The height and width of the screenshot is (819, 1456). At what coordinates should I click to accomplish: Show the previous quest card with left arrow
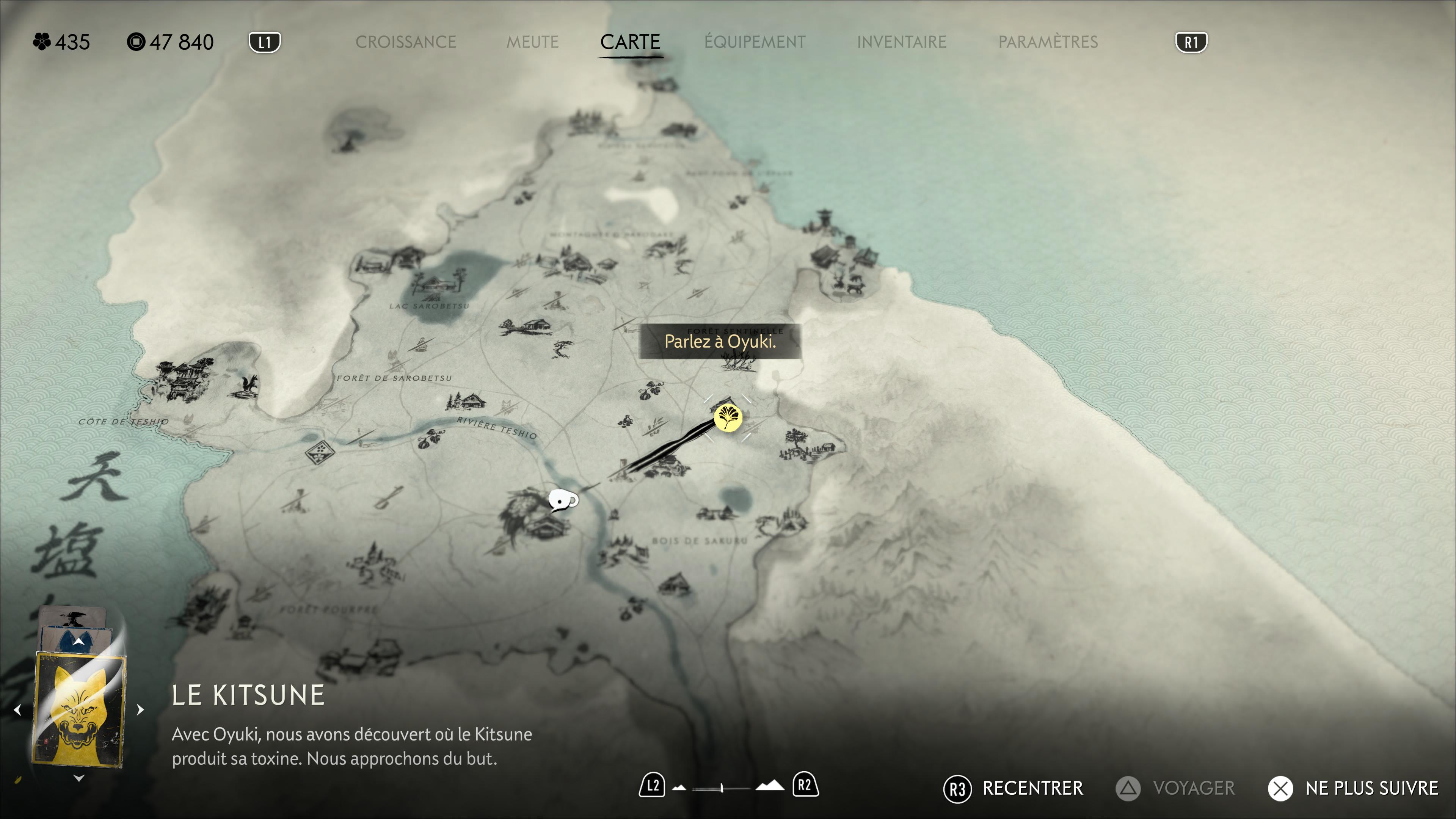point(17,709)
